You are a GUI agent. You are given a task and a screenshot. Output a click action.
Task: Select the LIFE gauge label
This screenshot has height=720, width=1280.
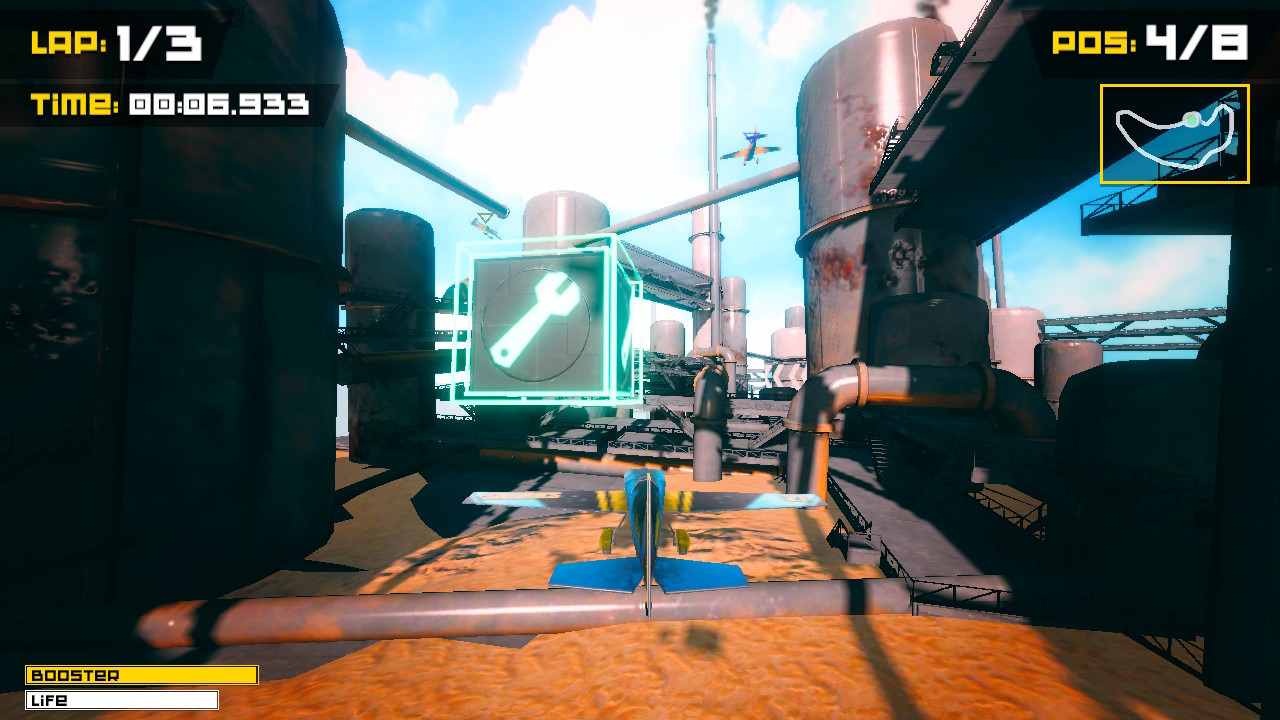pos(50,701)
